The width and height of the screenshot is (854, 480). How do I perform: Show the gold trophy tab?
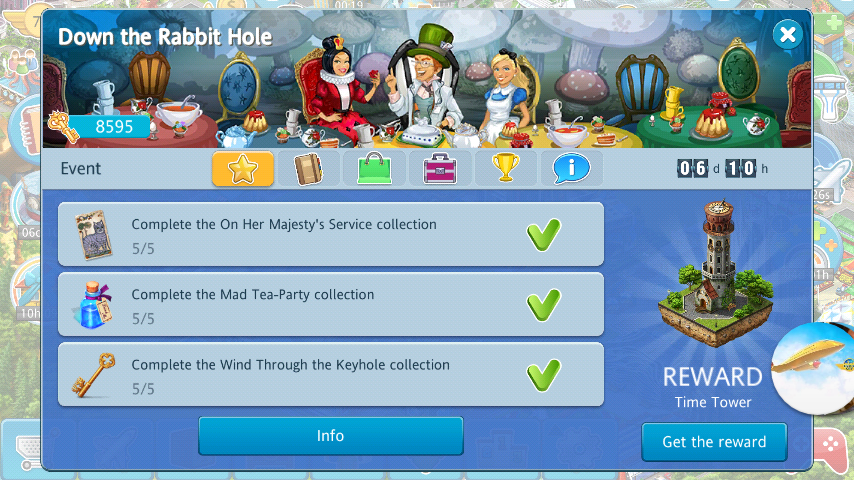505,168
